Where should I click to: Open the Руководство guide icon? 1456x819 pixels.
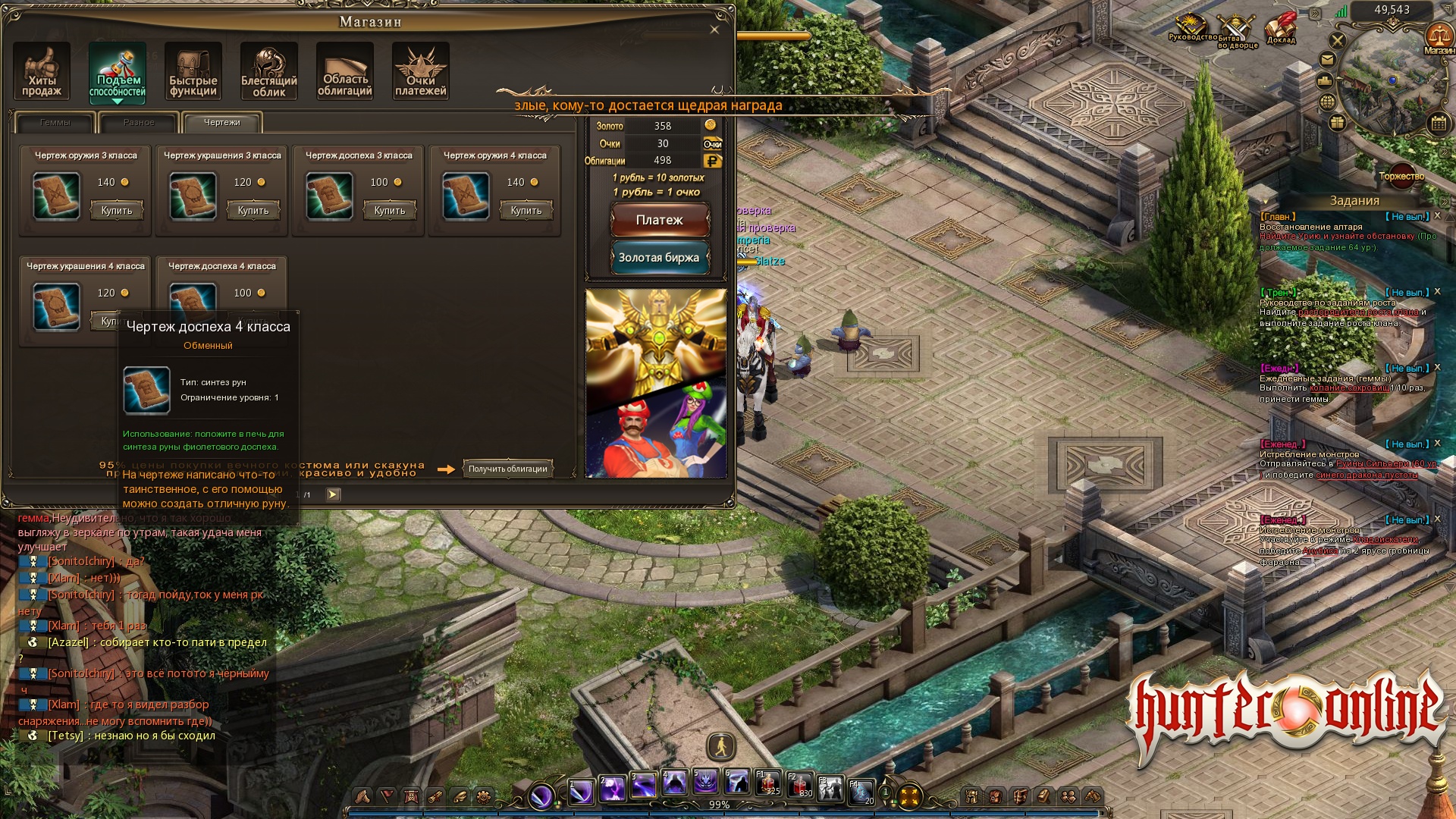click(1192, 27)
